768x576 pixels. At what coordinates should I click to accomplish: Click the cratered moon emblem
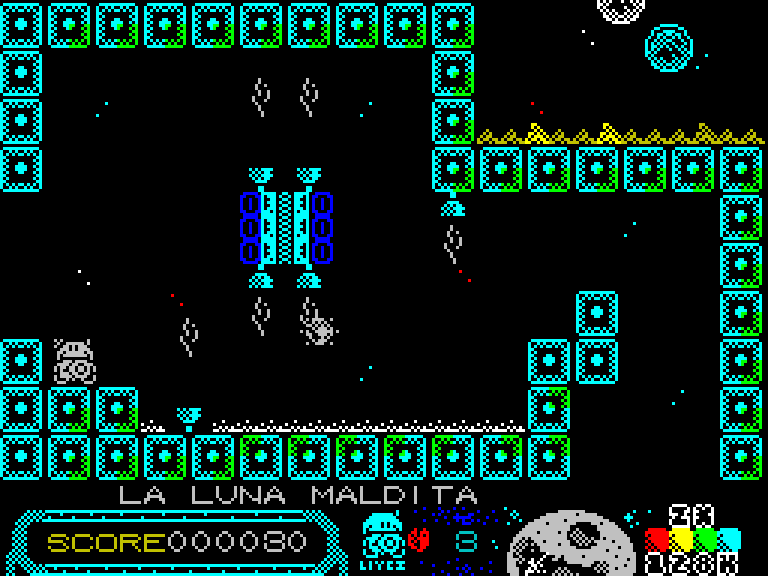point(571,545)
